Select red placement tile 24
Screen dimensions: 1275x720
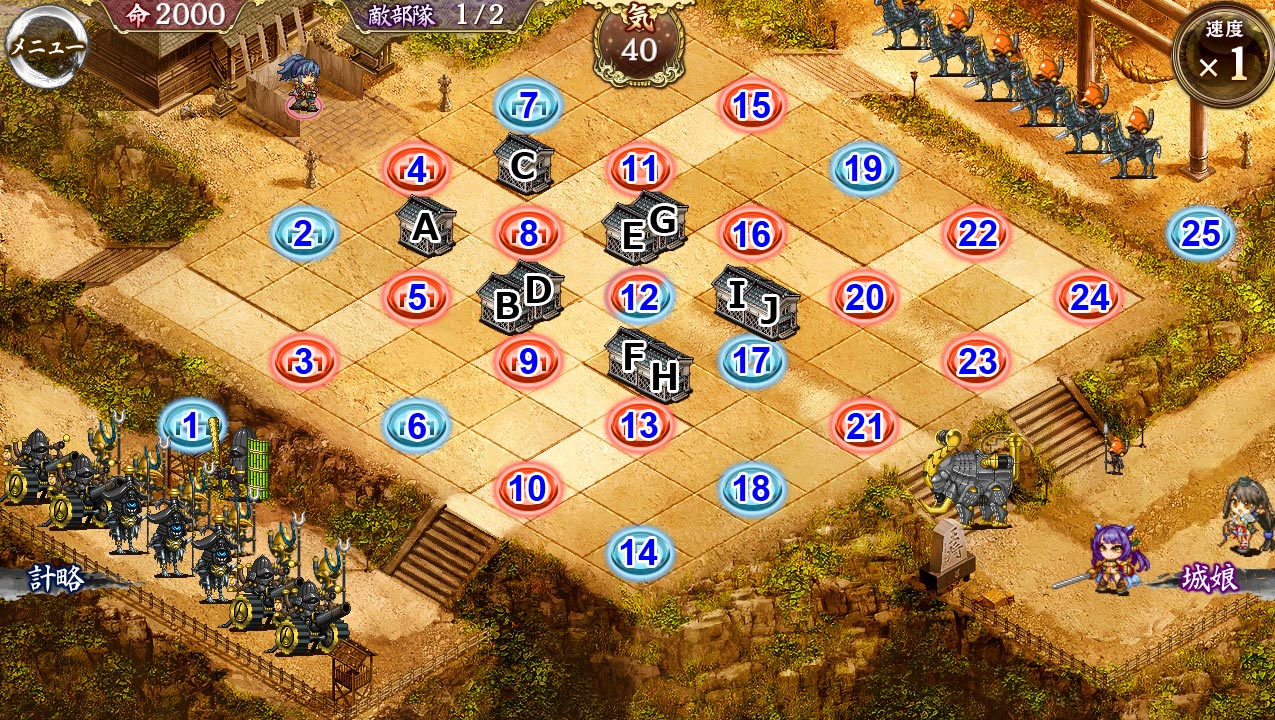tap(1089, 298)
